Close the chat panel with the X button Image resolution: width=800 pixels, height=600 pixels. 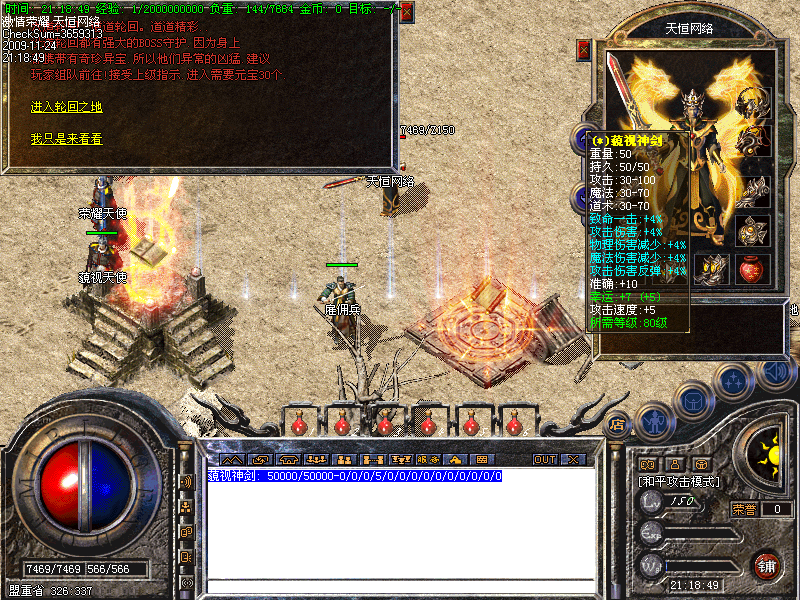tap(573, 460)
